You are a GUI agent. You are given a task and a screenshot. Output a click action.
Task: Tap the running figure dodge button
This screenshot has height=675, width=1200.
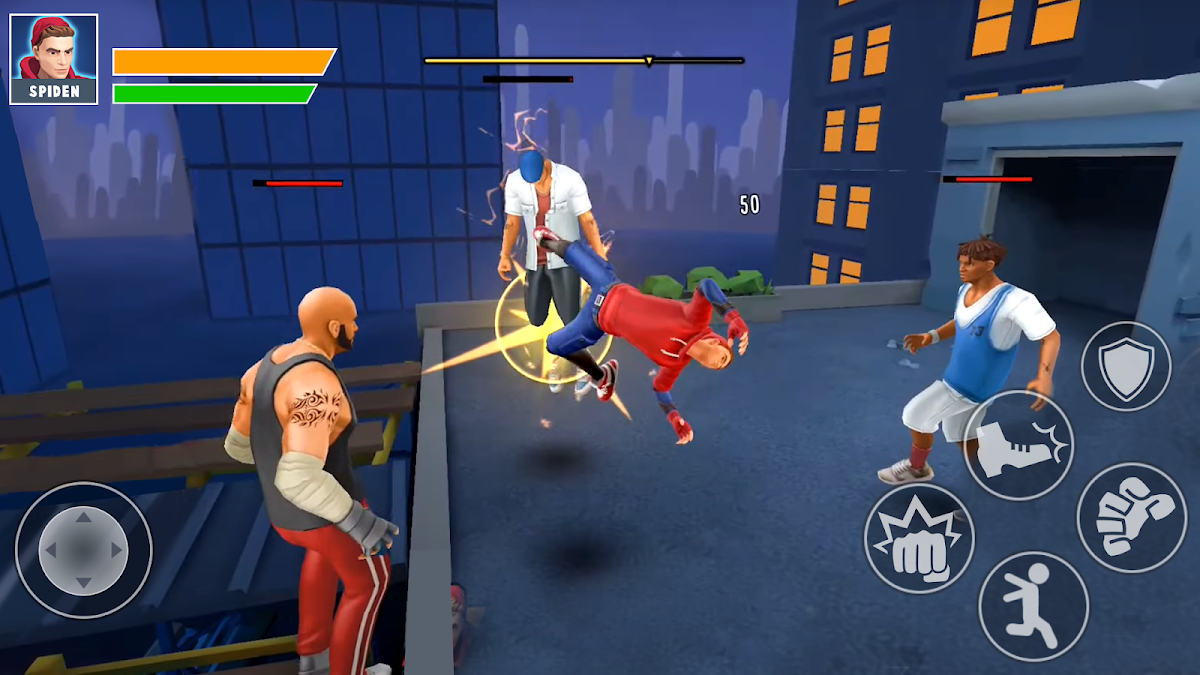(x=1033, y=606)
